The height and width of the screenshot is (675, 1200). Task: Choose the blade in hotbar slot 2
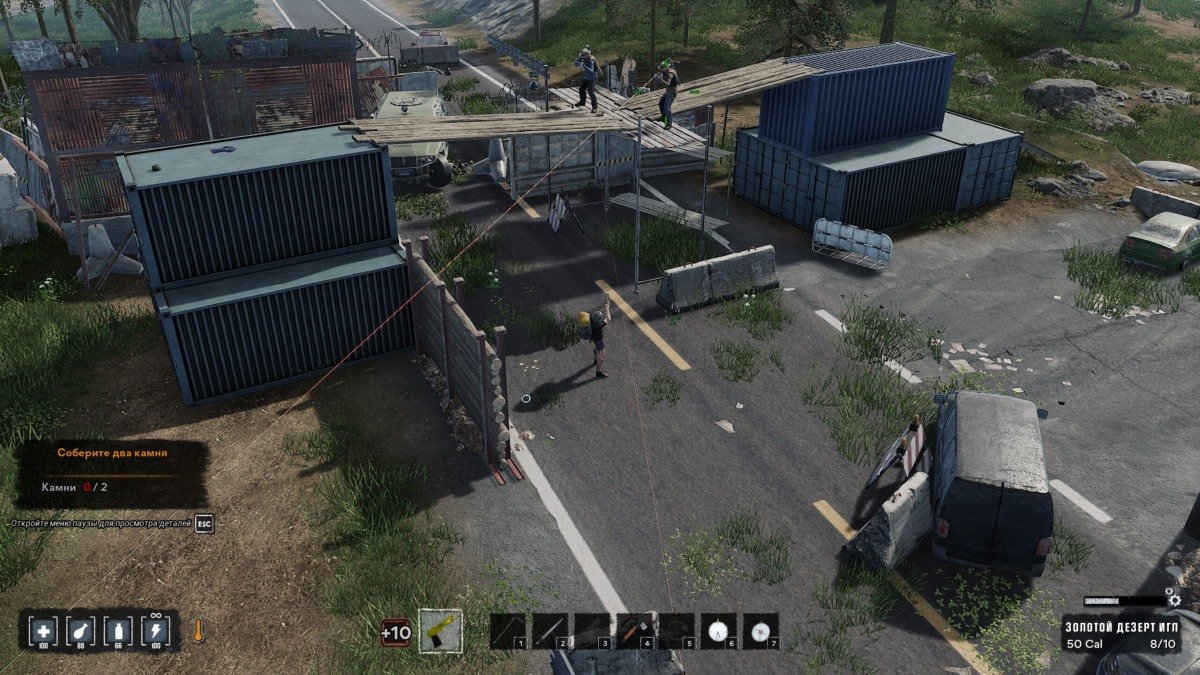coord(550,631)
